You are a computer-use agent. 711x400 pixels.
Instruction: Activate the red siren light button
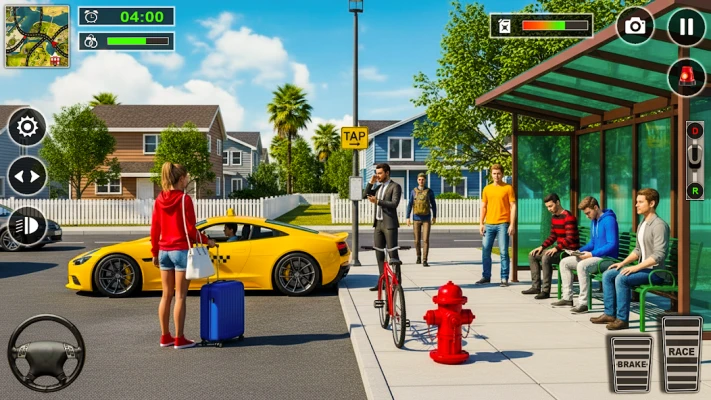click(x=686, y=77)
